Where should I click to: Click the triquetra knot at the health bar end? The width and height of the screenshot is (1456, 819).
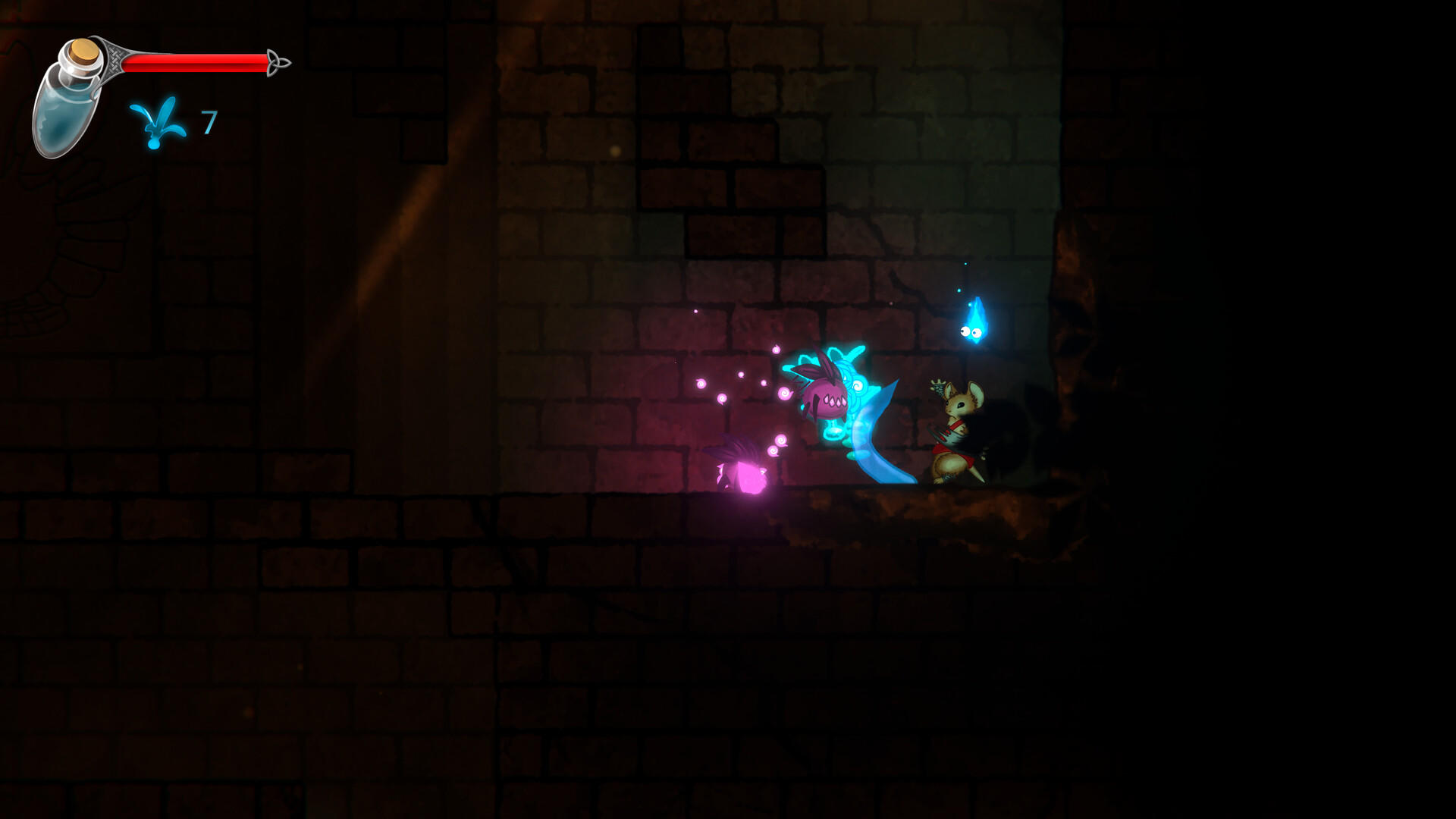[279, 62]
